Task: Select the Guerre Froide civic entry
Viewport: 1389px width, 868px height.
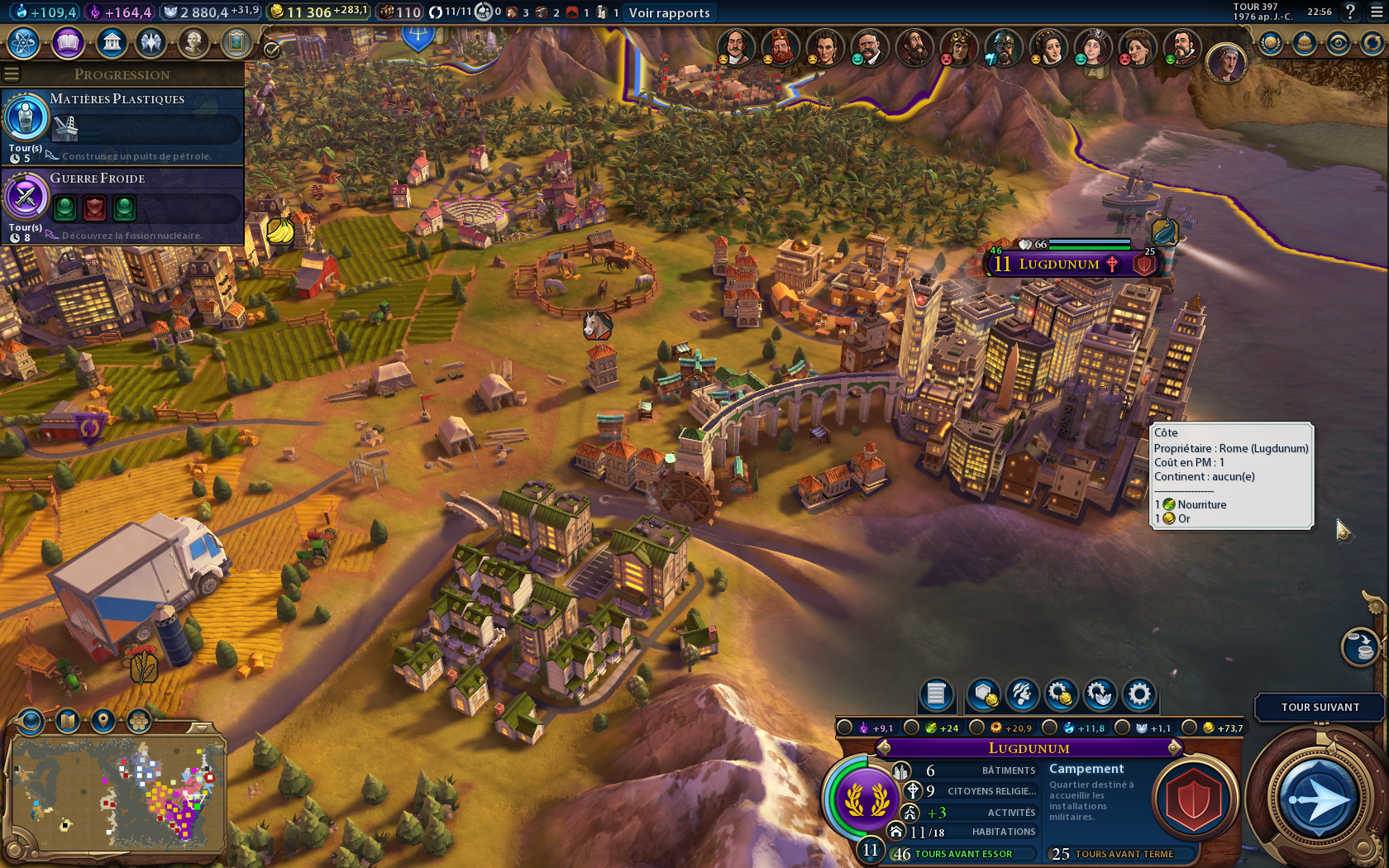Action: [124, 205]
